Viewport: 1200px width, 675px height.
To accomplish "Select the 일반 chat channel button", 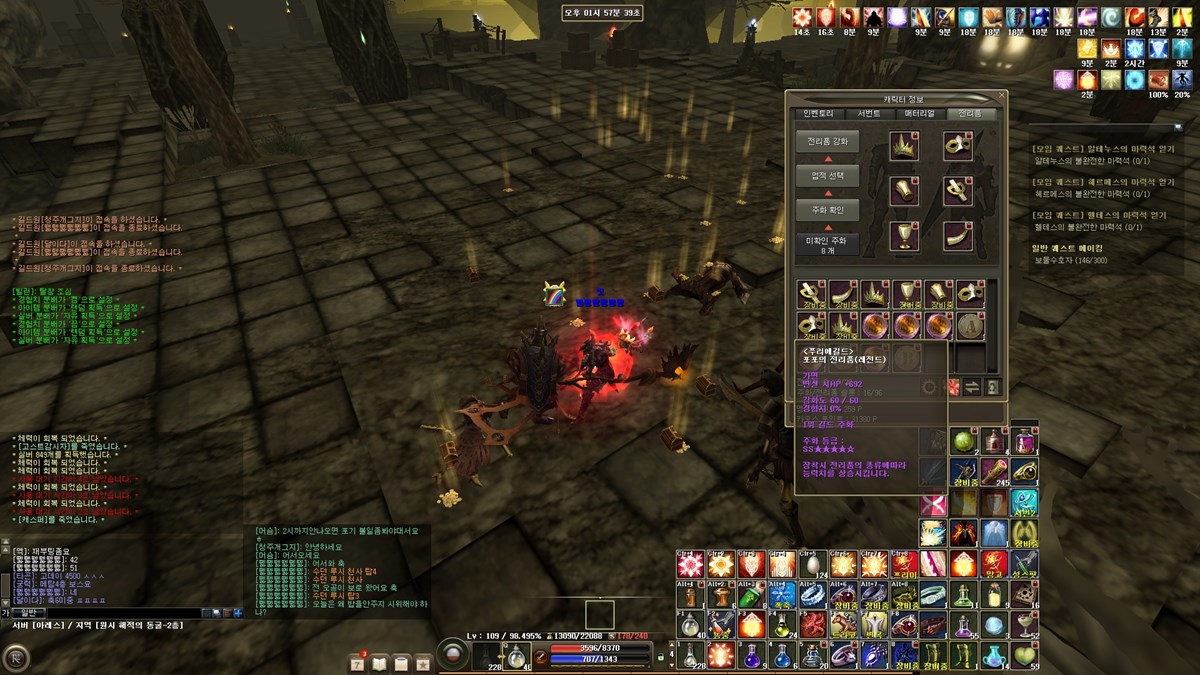I will [x=27, y=612].
